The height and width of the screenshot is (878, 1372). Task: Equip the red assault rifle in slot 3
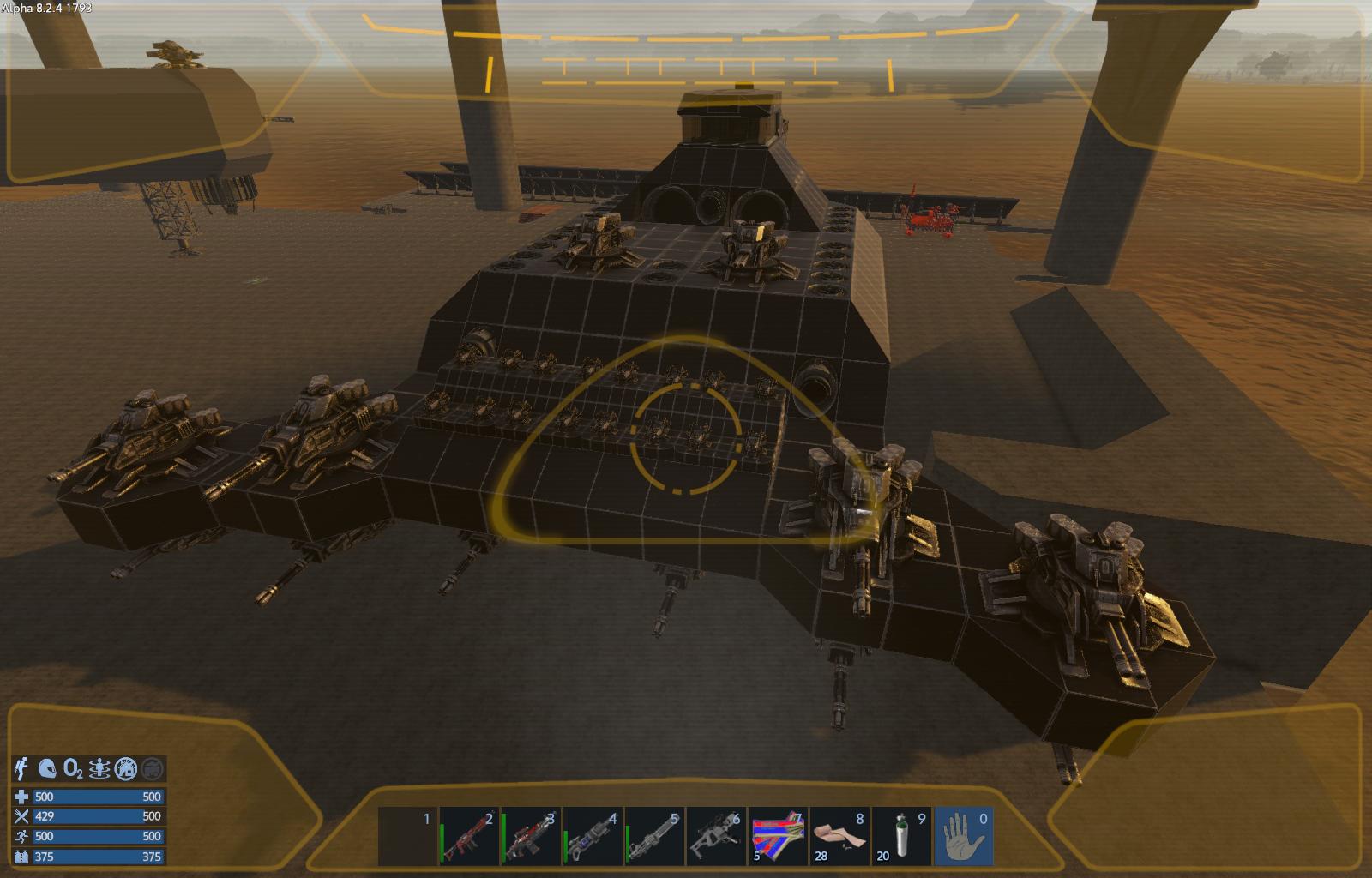[532, 838]
